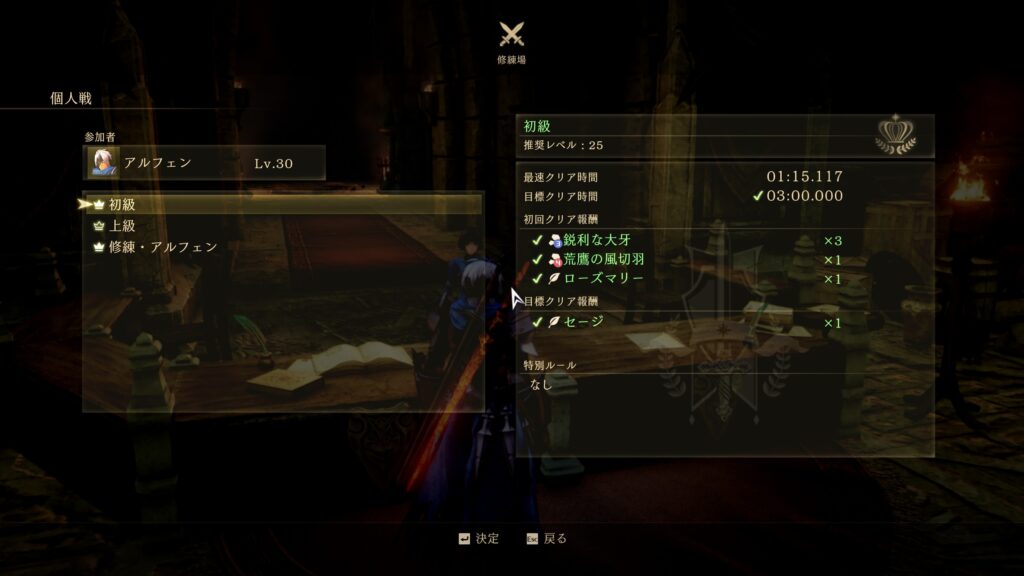Image resolution: width=1024 pixels, height=576 pixels.
Task: Select participant アルフェン Lv.30
Action: [x=204, y=162]
